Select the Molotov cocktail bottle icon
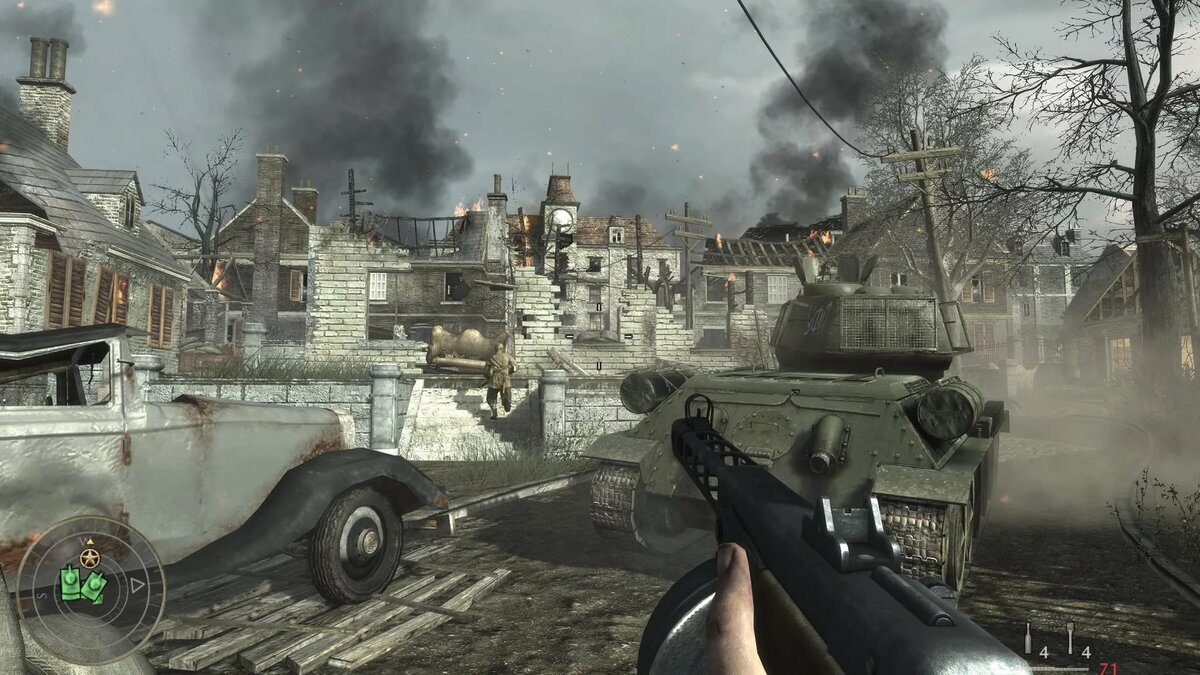 tap(1027, 639)
